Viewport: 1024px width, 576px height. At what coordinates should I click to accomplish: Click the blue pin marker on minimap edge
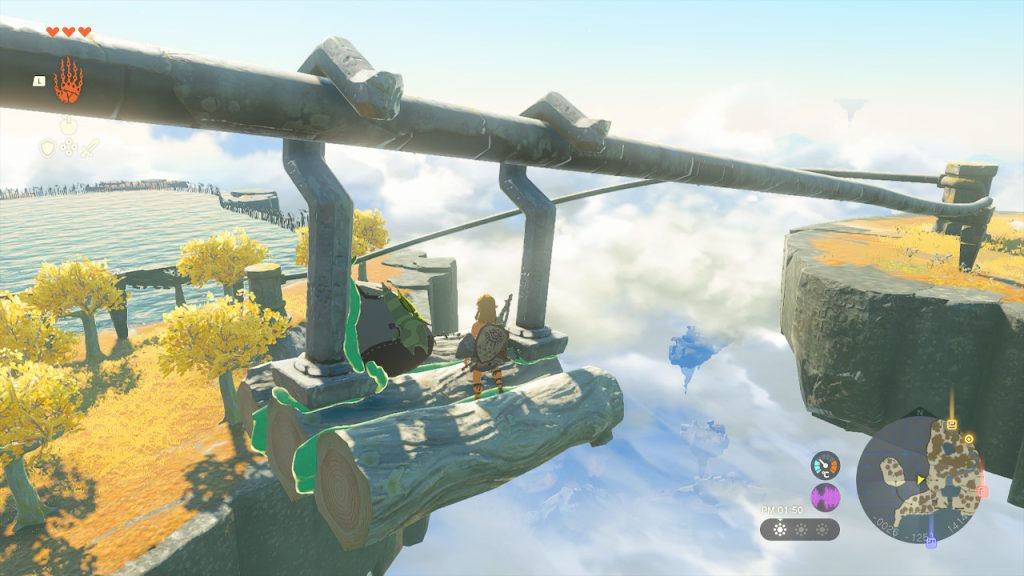(932, 543)
